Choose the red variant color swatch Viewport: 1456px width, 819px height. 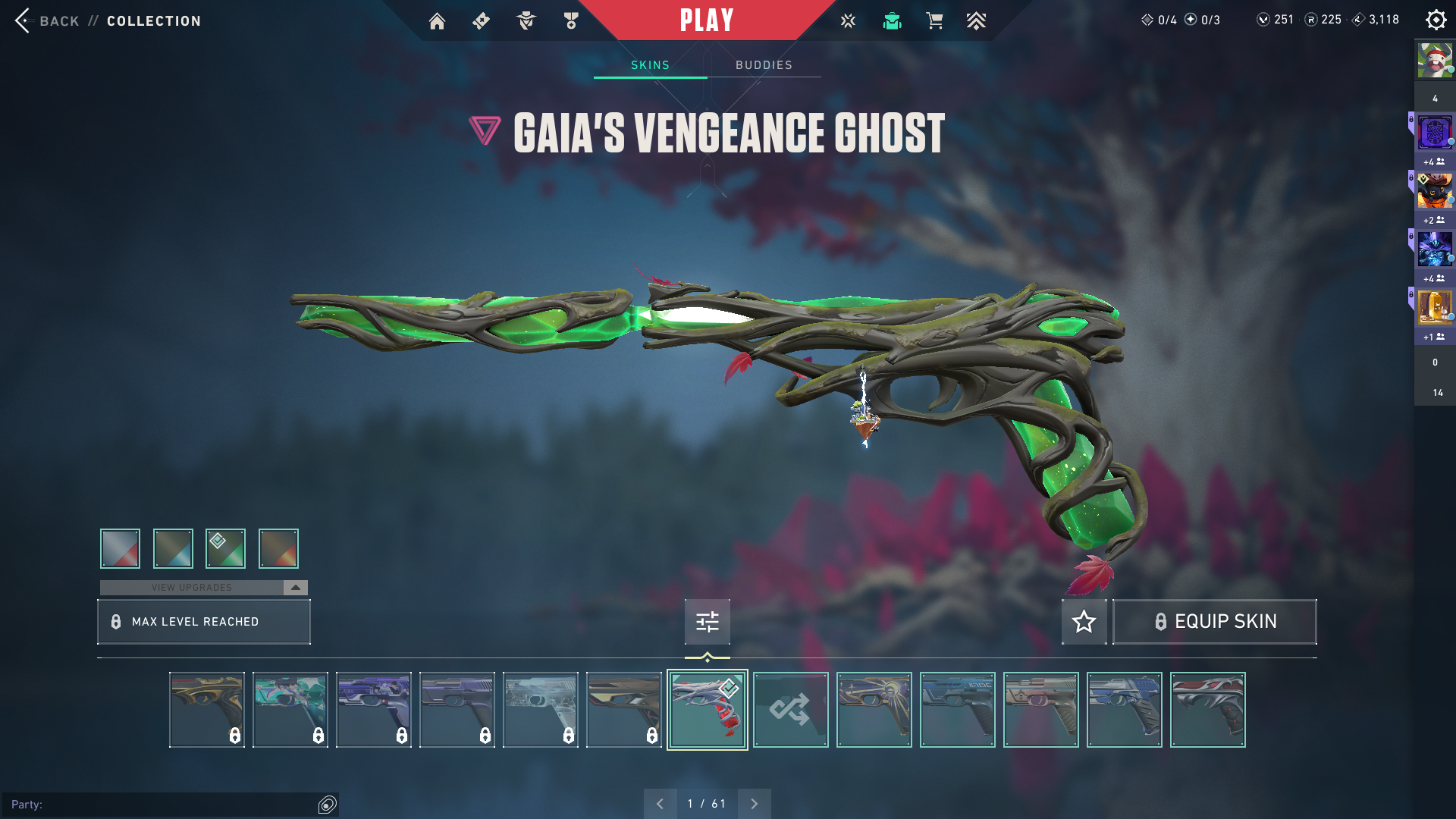(x=120, y=548)
